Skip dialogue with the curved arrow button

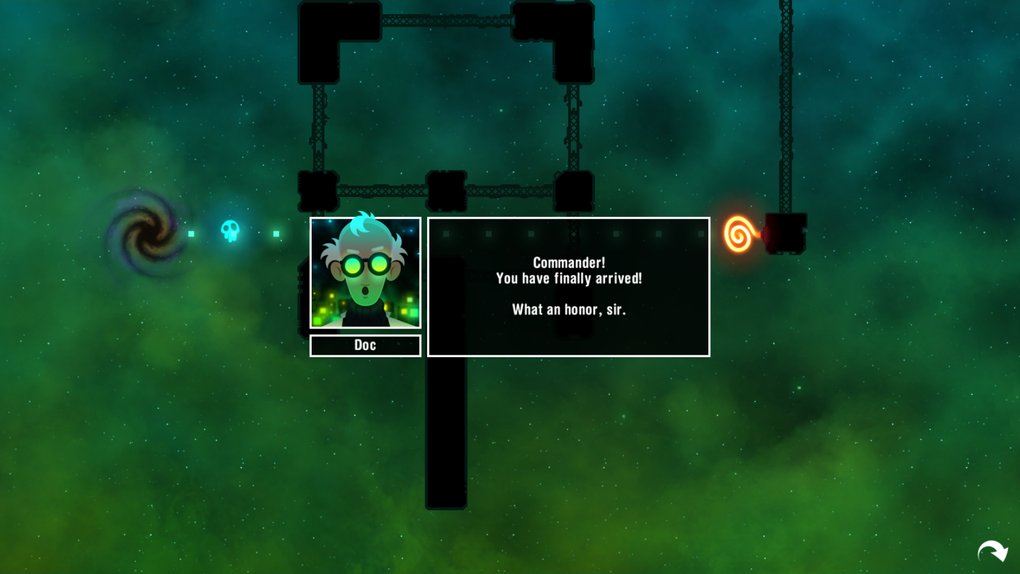coord(992,551)
